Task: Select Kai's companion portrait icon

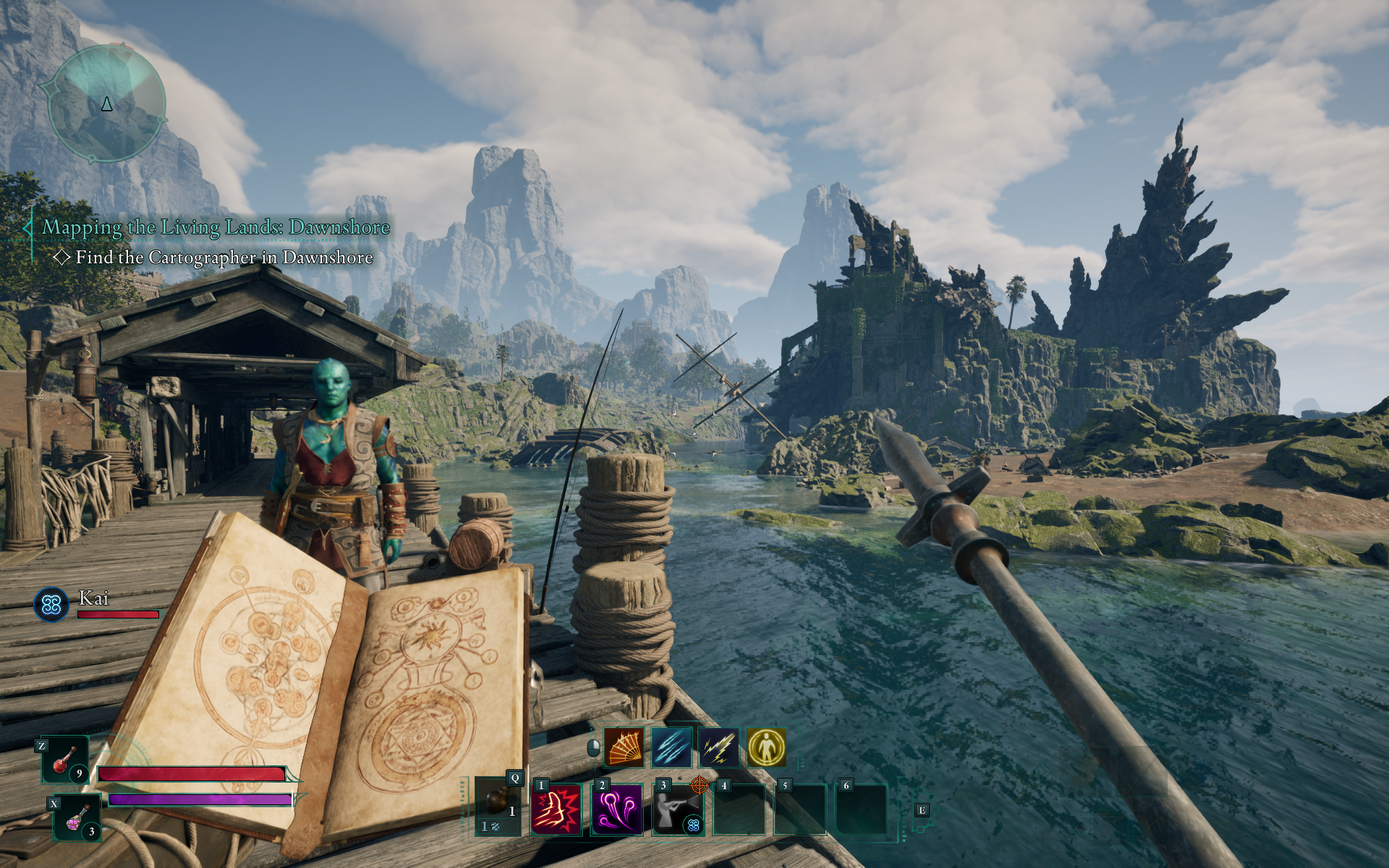Action: (x=51, y=604)
